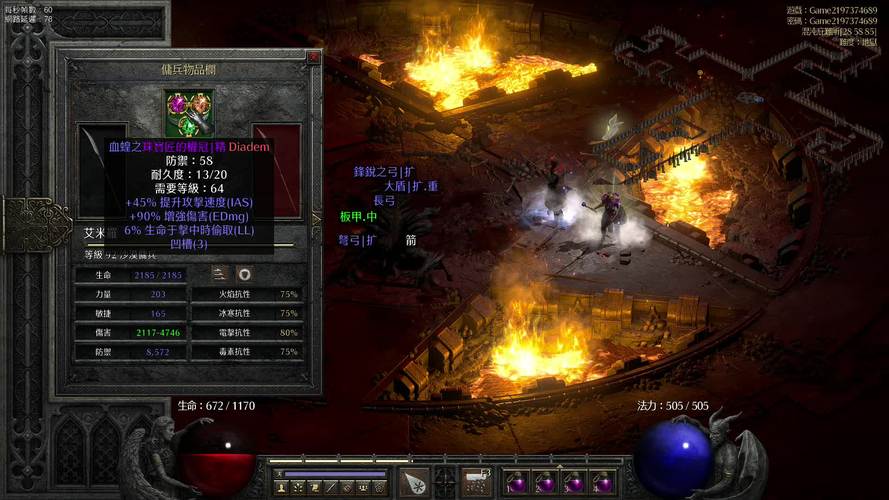The width and height of the screenshot is (889, 500).
Task: Open the character silhouette mini-panel button
Action: tap(282, 487)
